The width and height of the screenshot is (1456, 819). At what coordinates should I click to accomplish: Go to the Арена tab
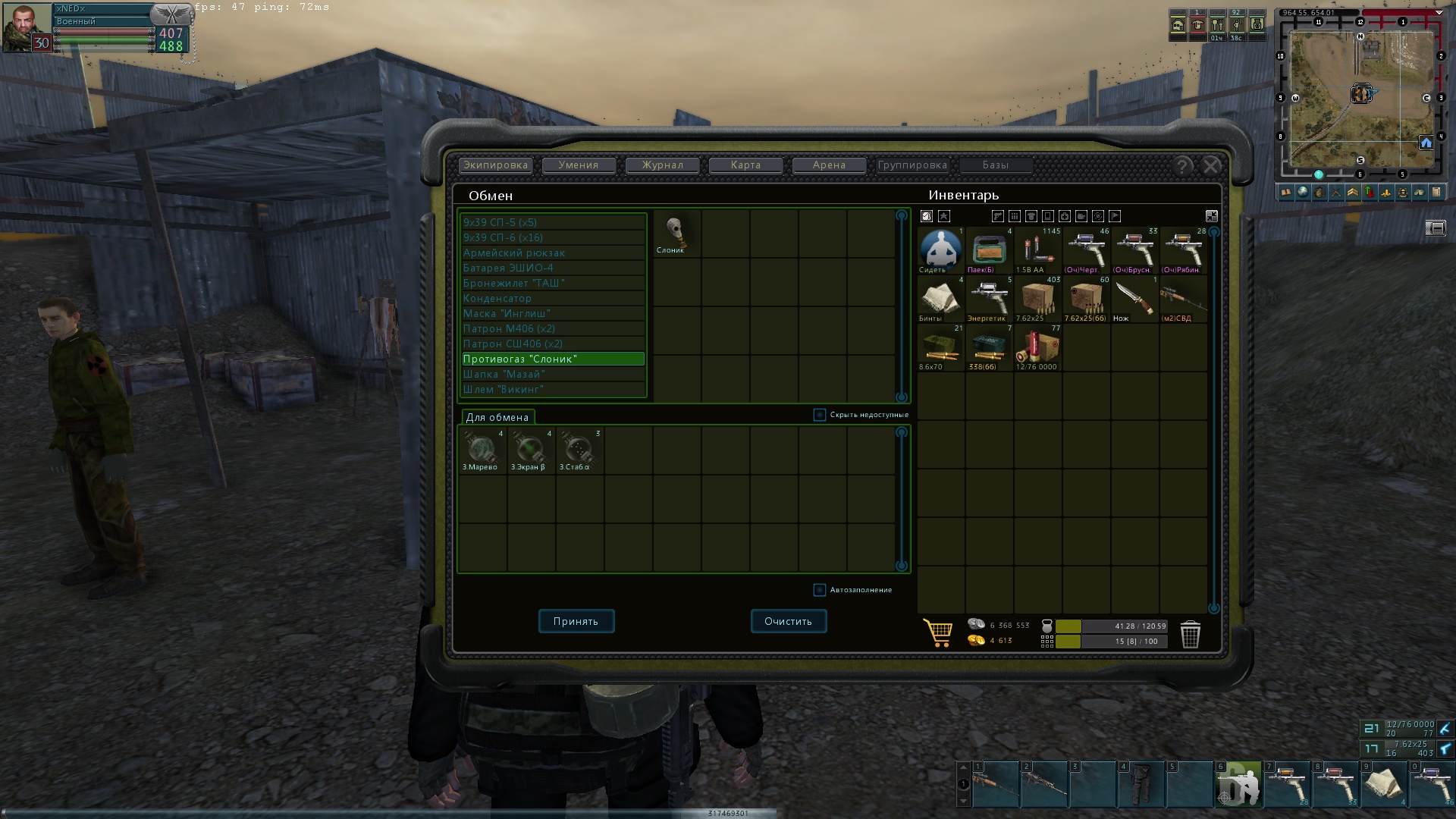coord(829,165)
